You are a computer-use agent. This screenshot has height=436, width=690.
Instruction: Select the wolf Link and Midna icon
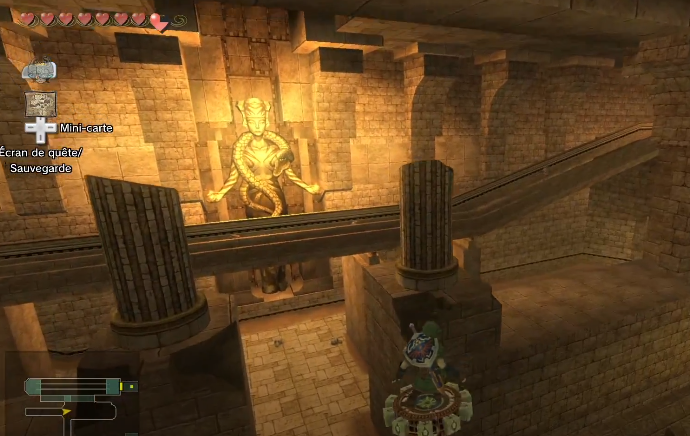click(x=39, y=71)
